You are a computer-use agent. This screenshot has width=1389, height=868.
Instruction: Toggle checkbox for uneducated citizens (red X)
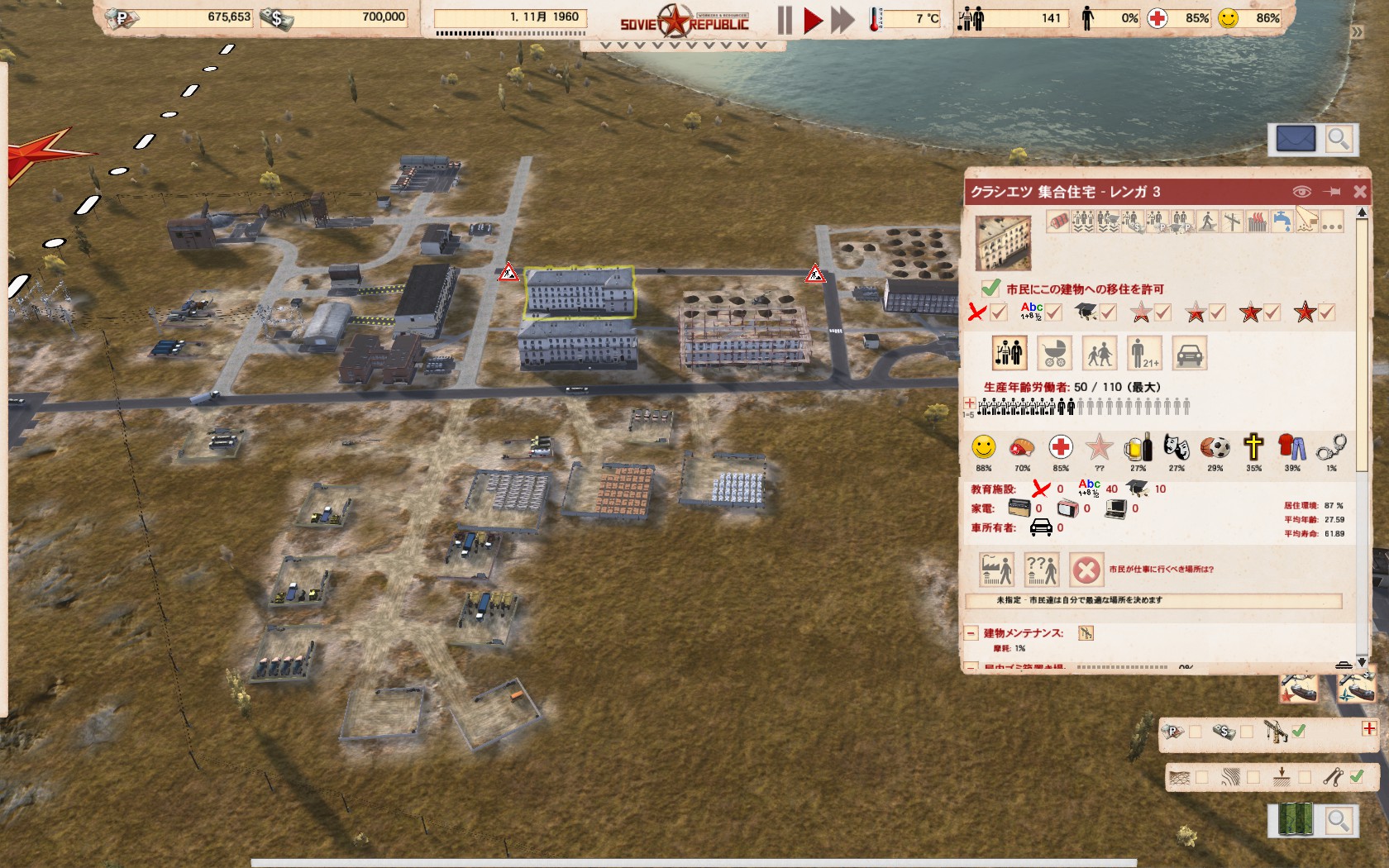pos(999,312)
